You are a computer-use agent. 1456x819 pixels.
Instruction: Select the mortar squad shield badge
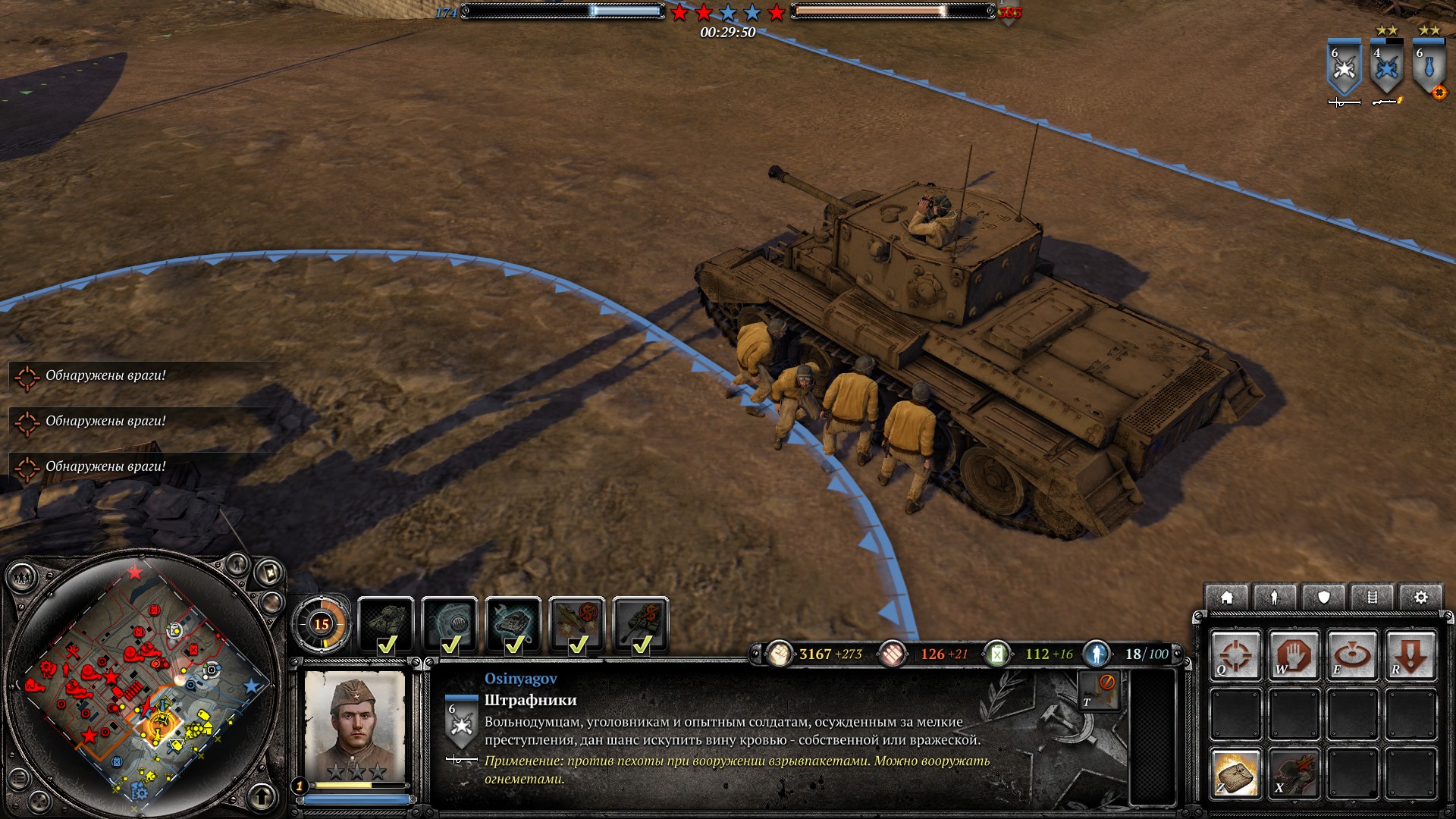(1429, 70)
